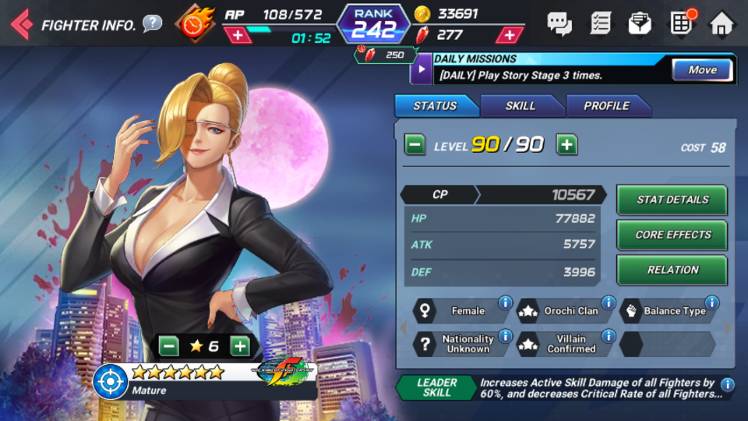The height and width of the screenshot is (421, 748).
Task: Open the chat speech bubble icon
Action: (559, 23)
